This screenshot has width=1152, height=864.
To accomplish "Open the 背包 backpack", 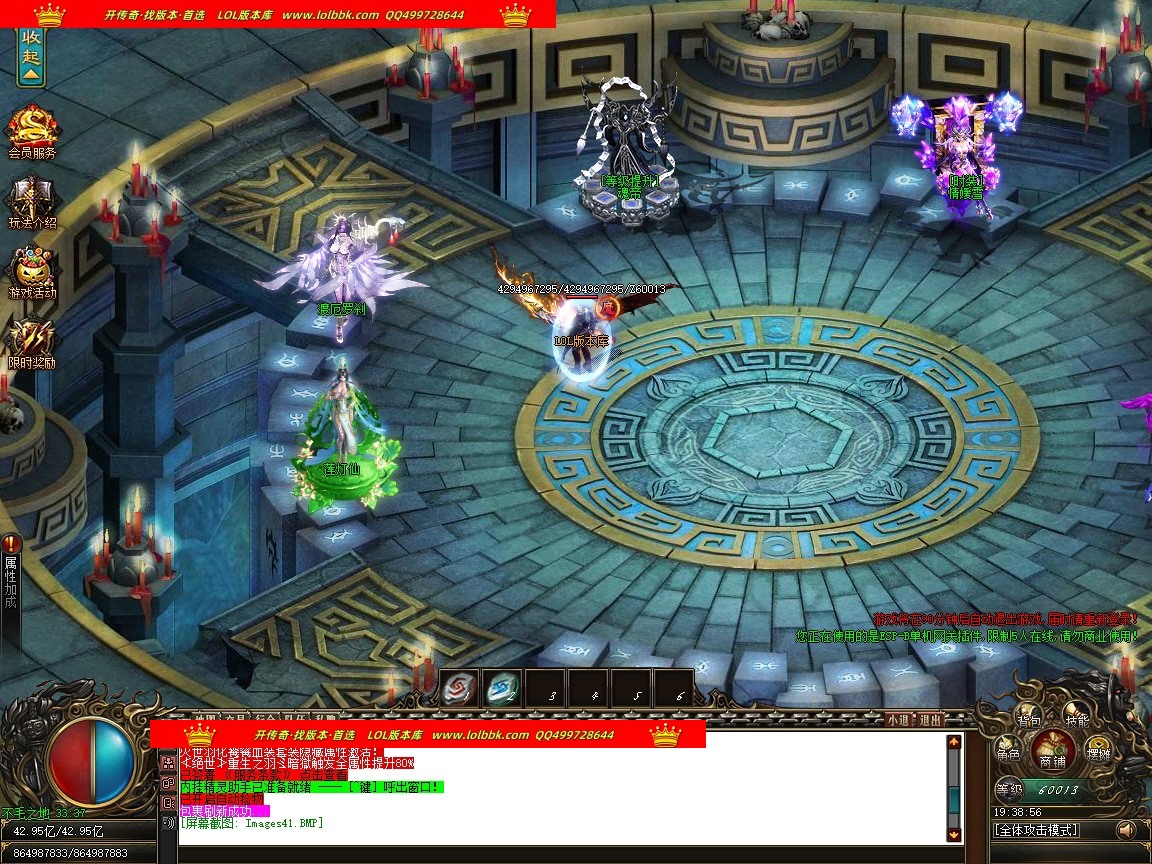I will pos(1029,718).
